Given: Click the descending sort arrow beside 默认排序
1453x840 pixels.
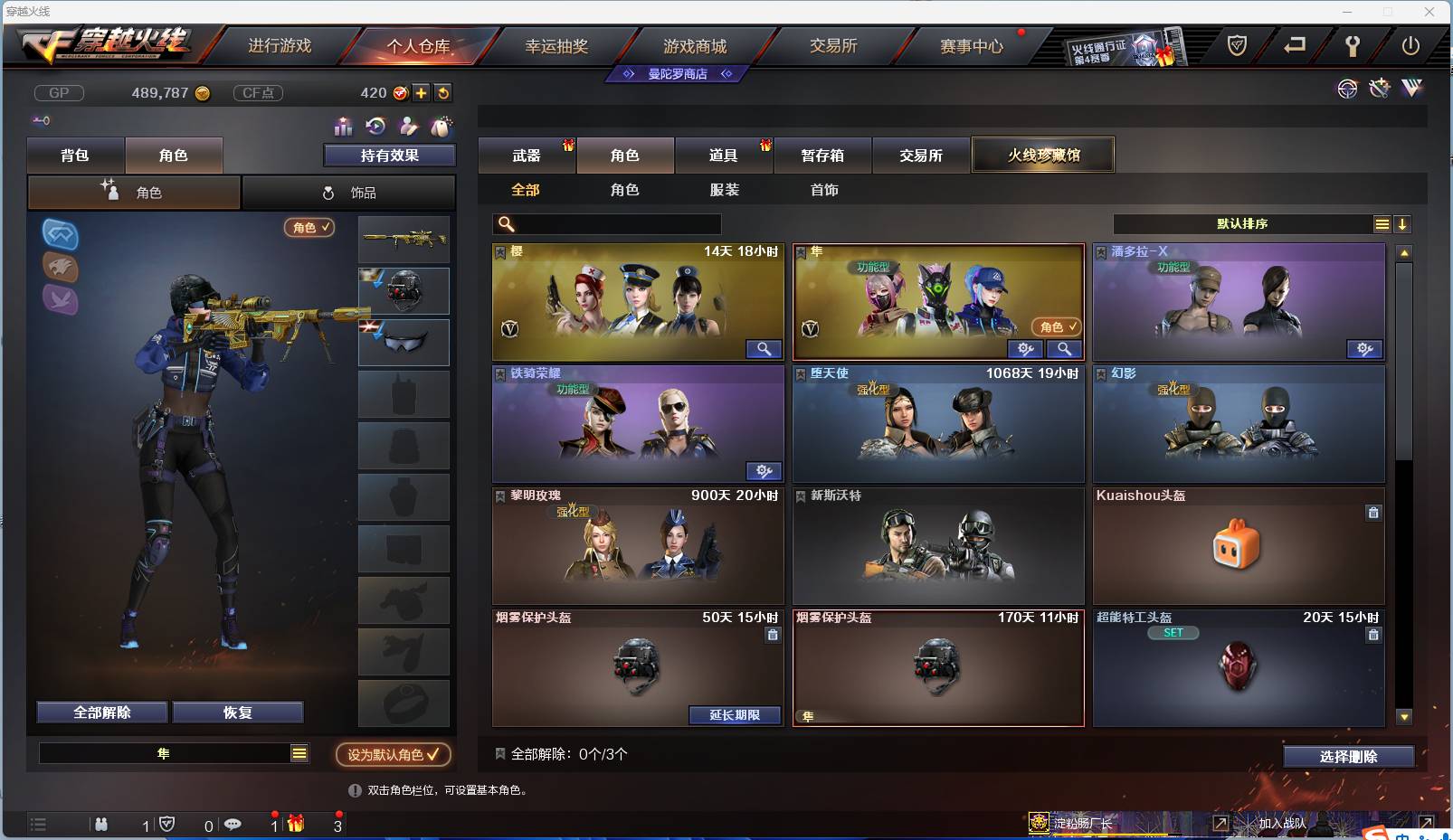Looking at the screenshot, I should [1402, 223].
